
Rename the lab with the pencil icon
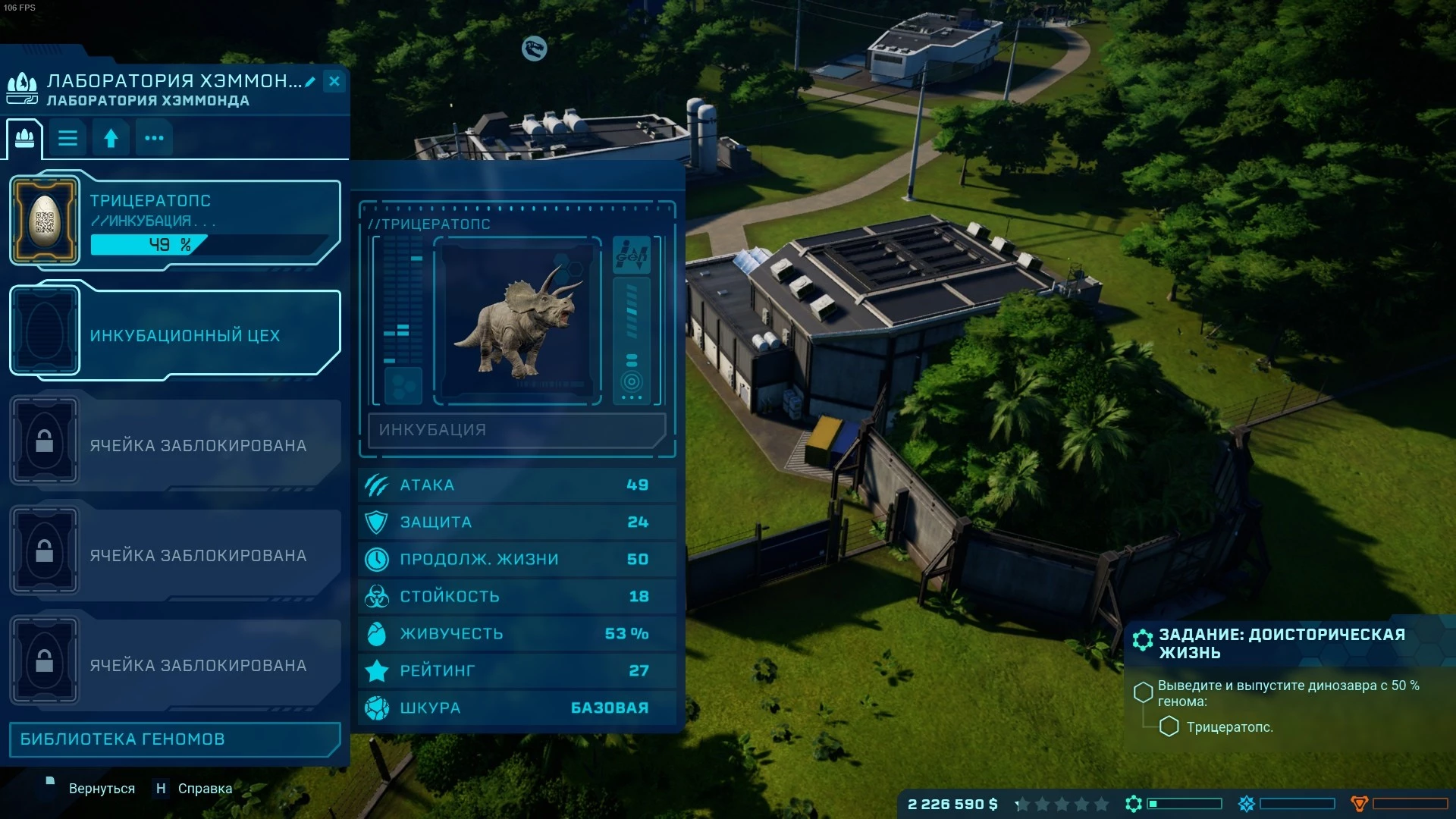click(310, 82)
